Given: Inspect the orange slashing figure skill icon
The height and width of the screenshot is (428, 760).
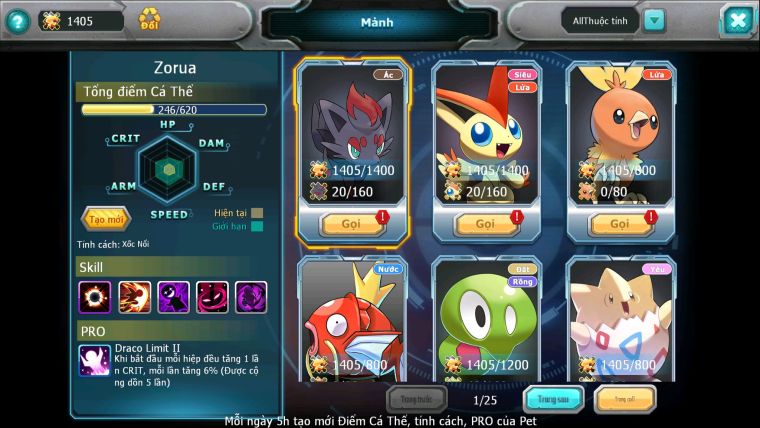Looking at the screenshot, I should pos(134,297).
